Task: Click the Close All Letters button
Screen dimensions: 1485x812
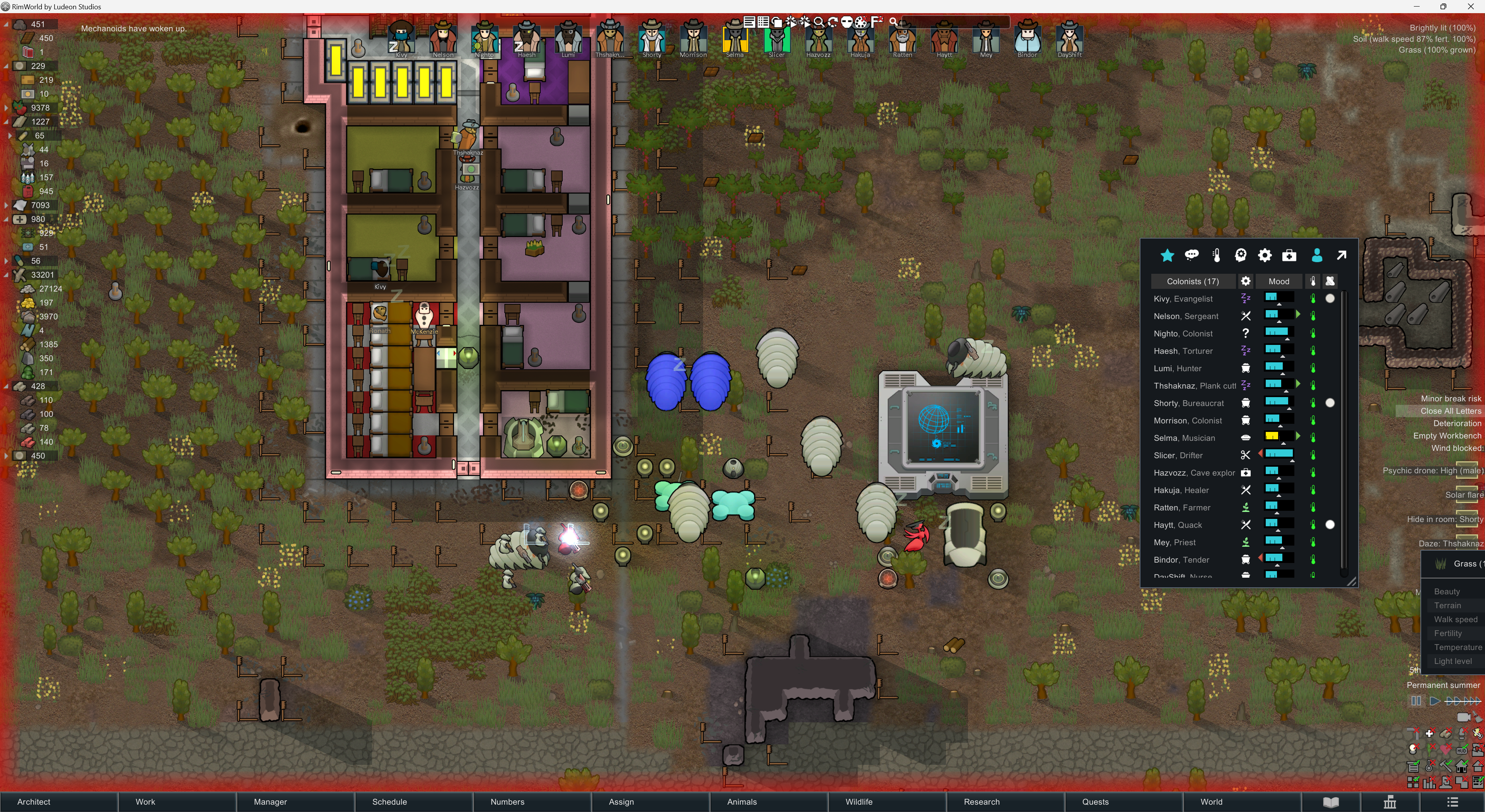Action: coord(1450,411)
